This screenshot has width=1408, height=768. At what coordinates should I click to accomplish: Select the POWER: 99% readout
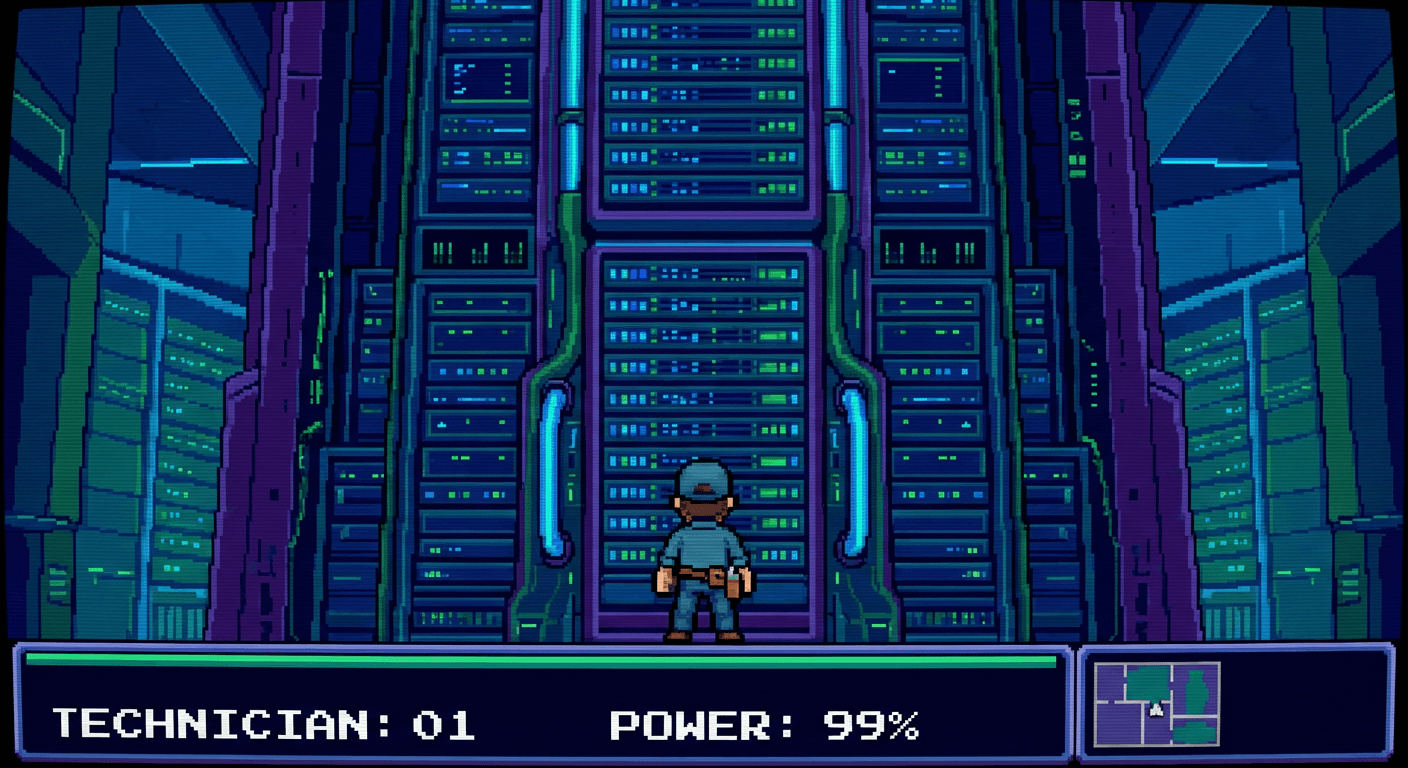(765, 722)
